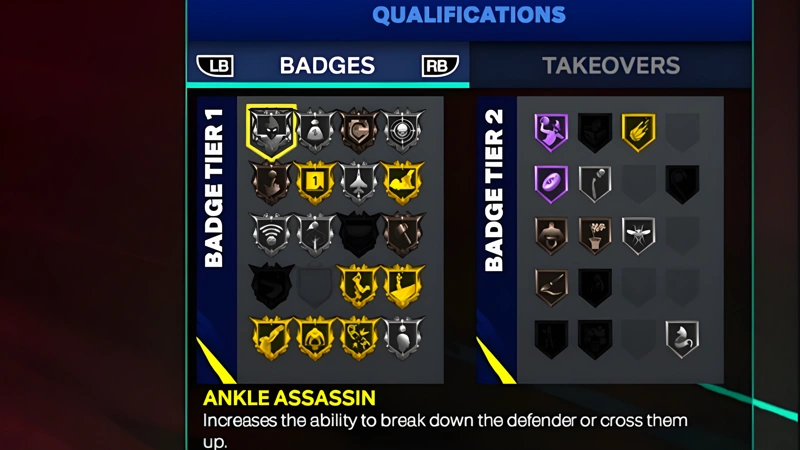
Task: Select the purple football badge
Action: click(551, 183)
